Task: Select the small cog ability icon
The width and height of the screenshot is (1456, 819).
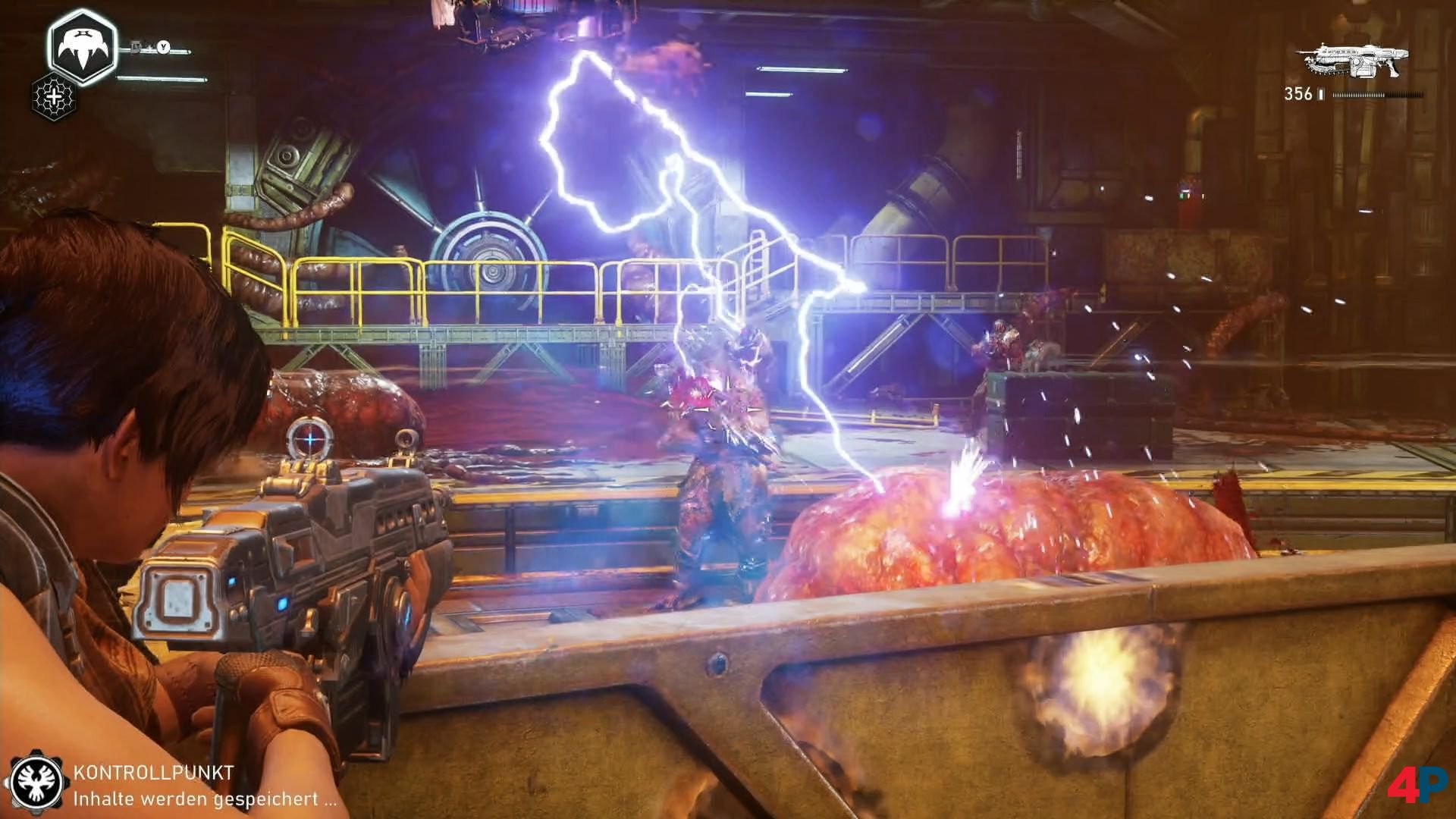Action: coord(54,97)
